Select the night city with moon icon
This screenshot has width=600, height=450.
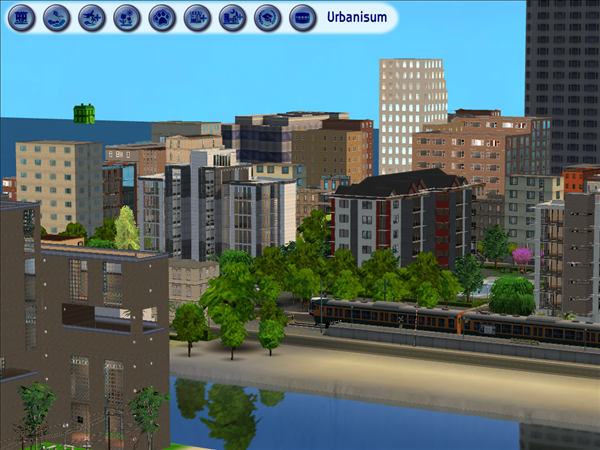233,18
